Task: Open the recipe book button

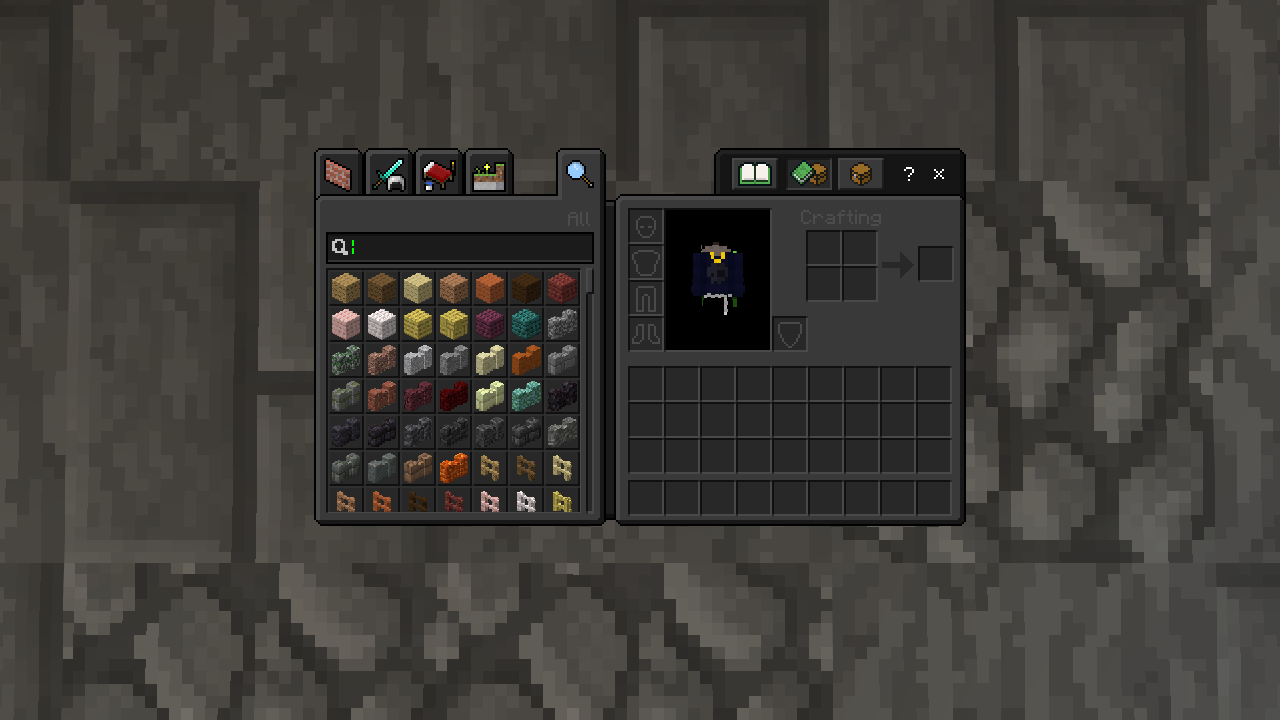Action: [755, 174]
